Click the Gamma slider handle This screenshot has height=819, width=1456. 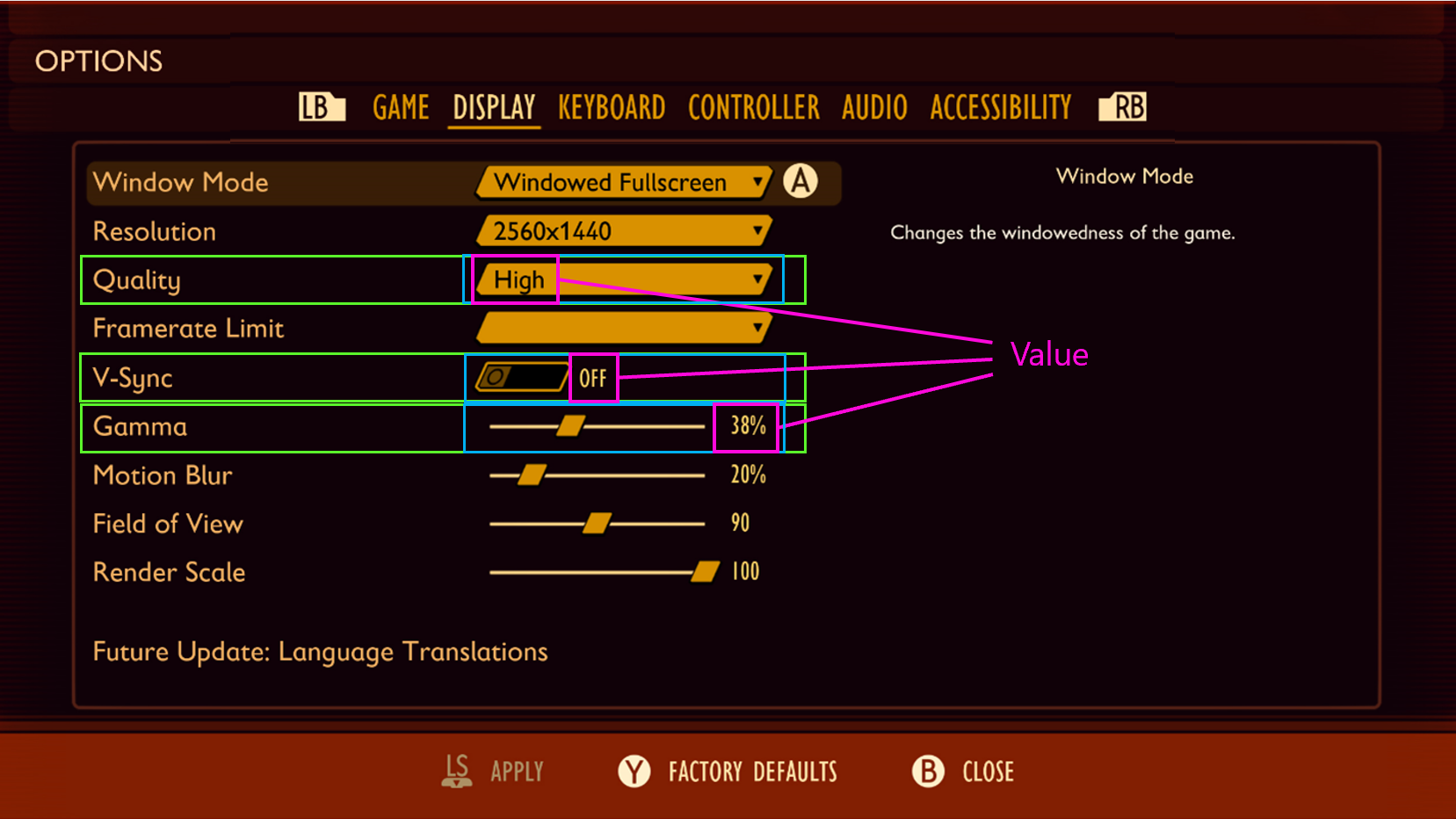tap(571, 425)
